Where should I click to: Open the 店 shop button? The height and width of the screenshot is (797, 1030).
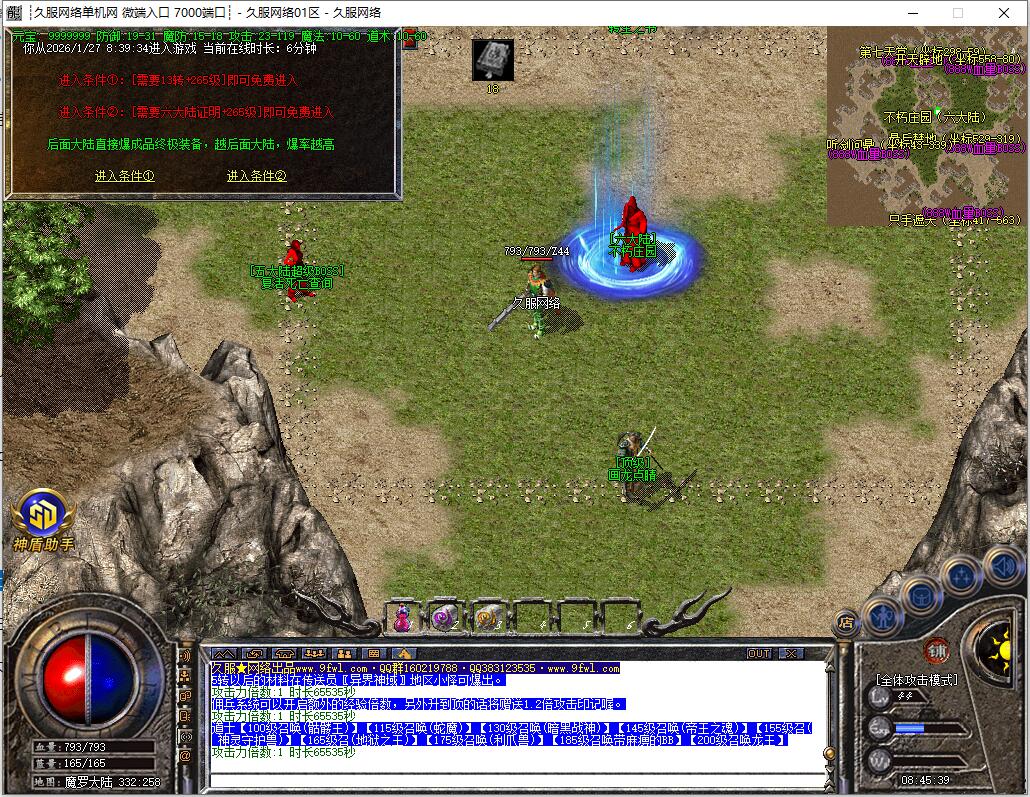pyautogui.click(x=846, y=622)
